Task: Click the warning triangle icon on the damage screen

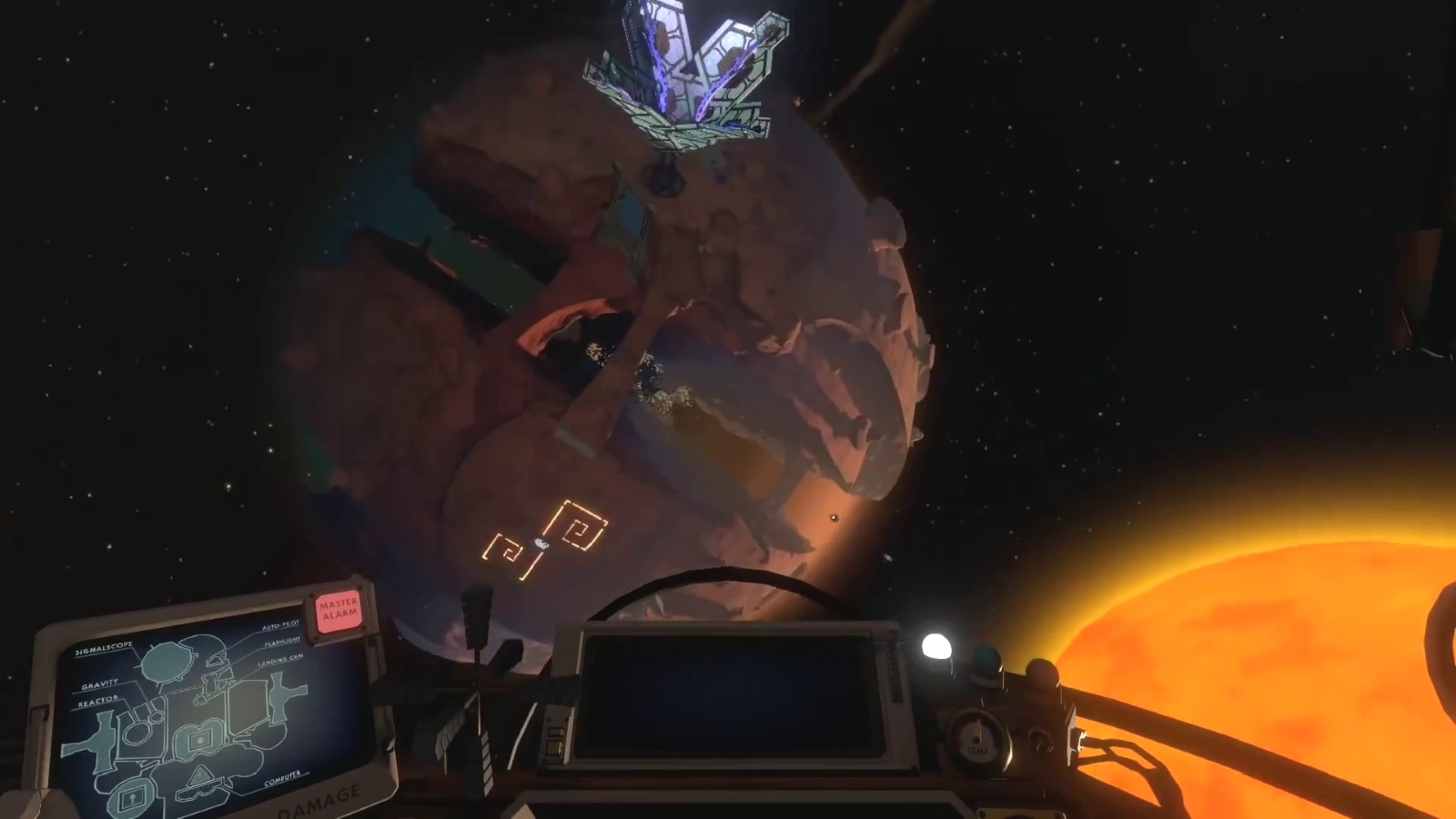Action: 199,774
